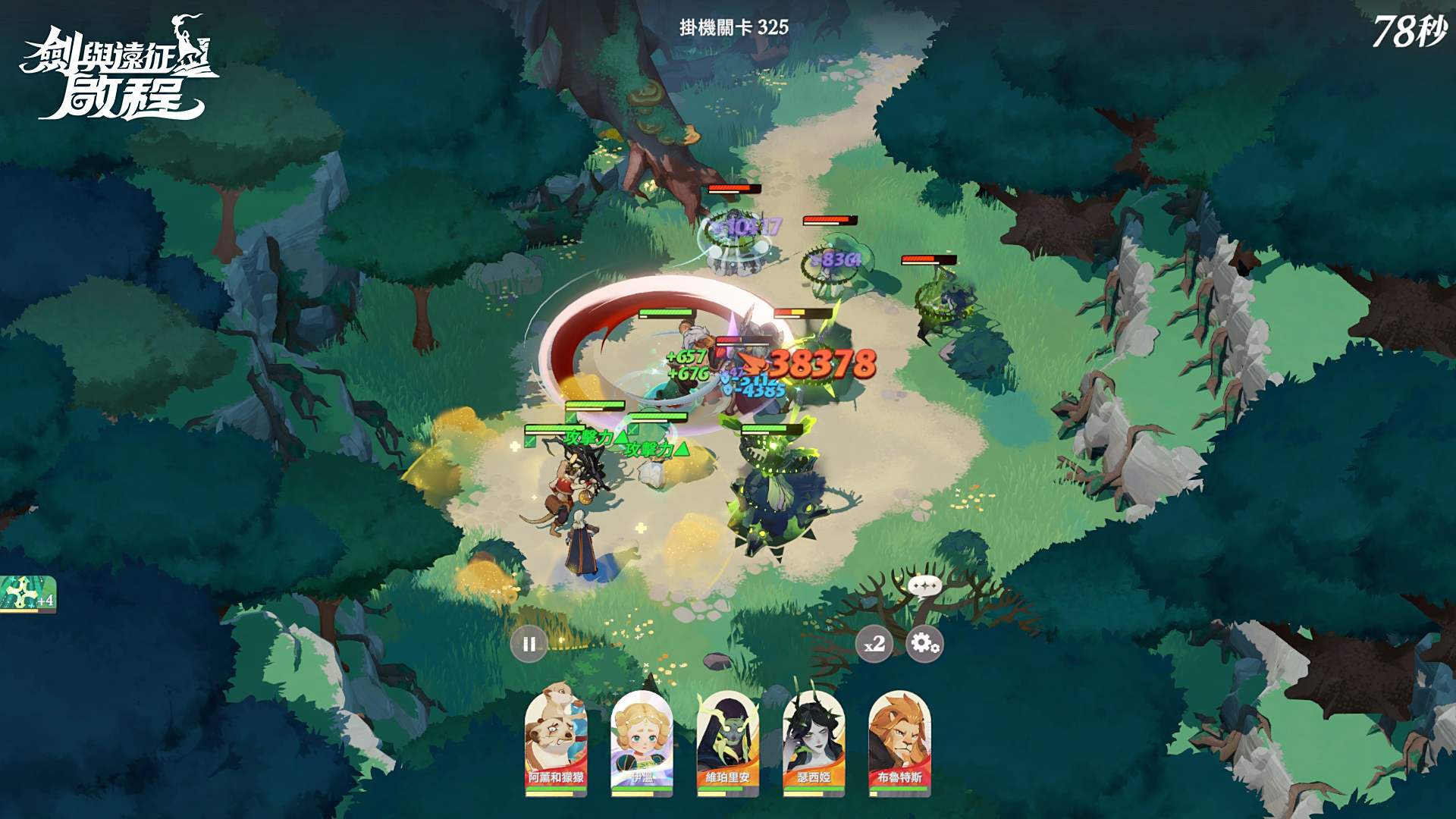This screenshot has width=1456, height=819.
Task: Select the lion hero 布魯特斯 portrait
Action: pyautogui.click(x=899, y=742)
